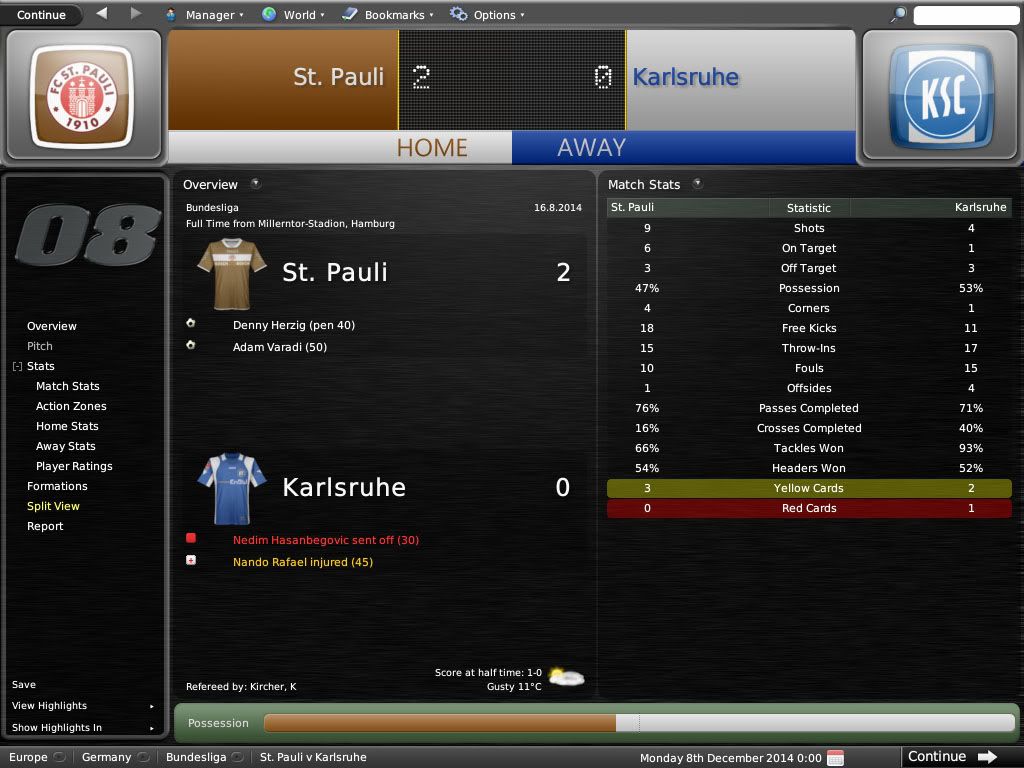Open View Highlights submenu

coord(50,706)
